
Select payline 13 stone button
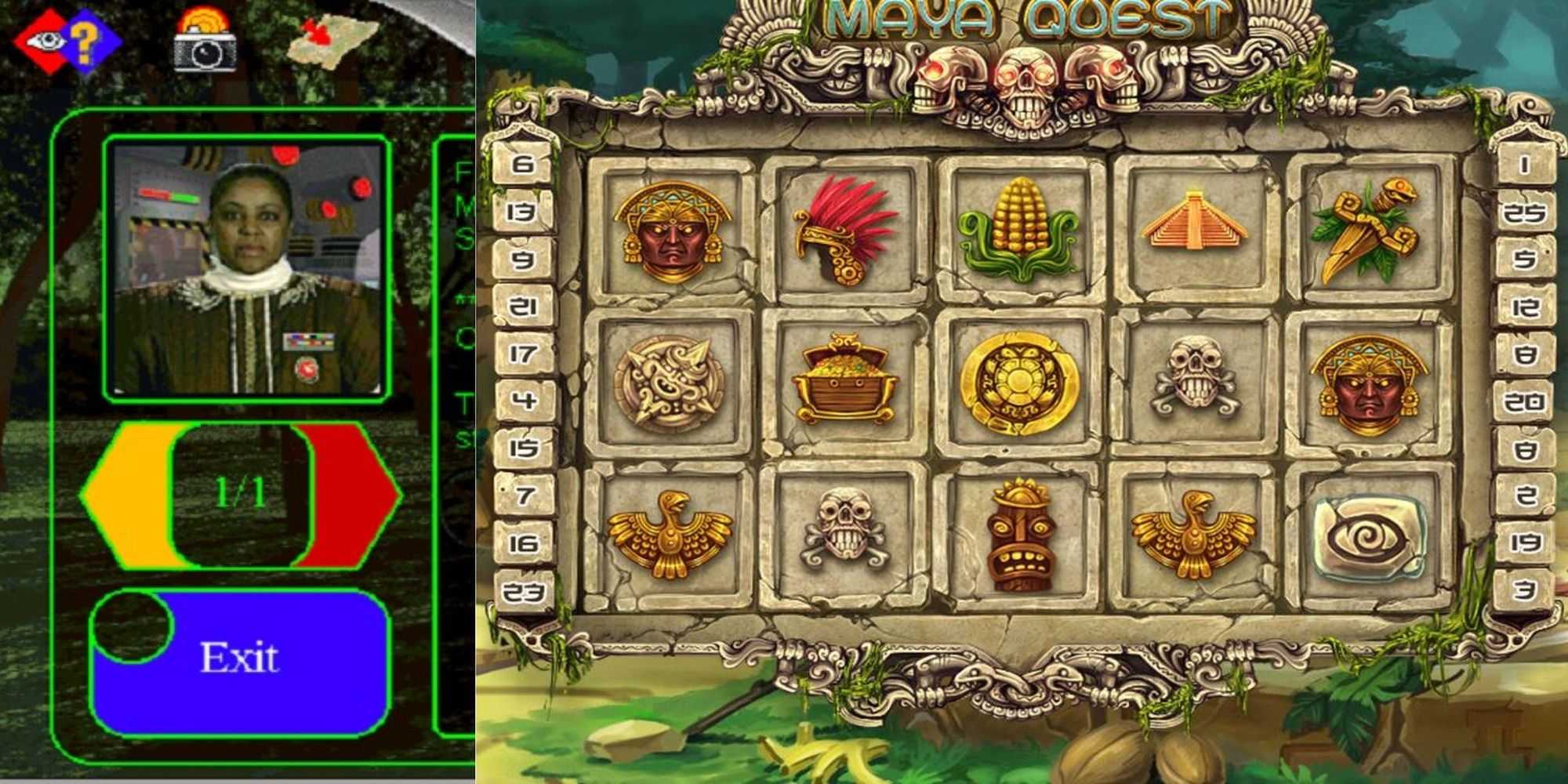(x=524, y=212)
